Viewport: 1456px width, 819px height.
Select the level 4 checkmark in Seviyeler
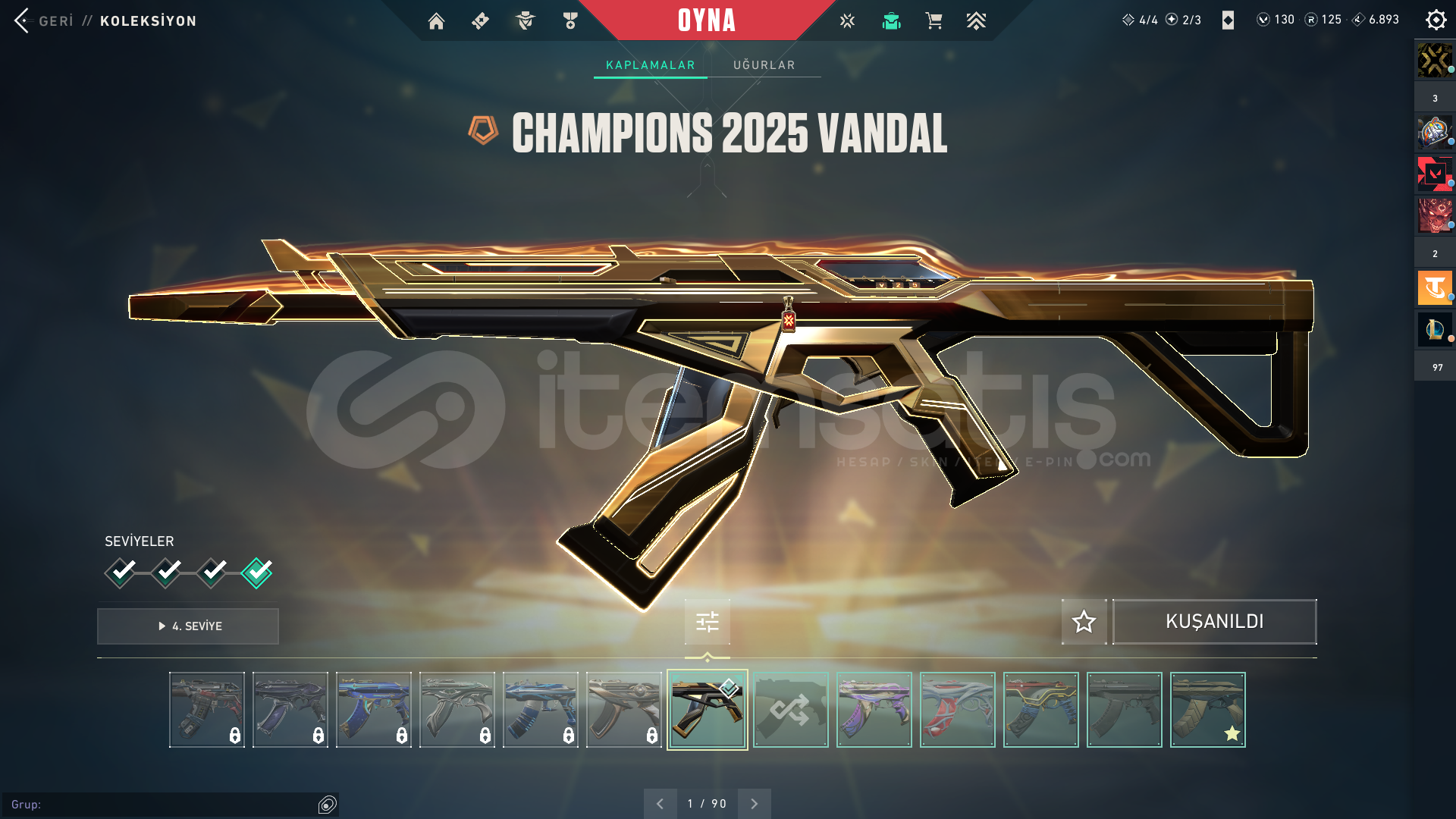(257, 573)
